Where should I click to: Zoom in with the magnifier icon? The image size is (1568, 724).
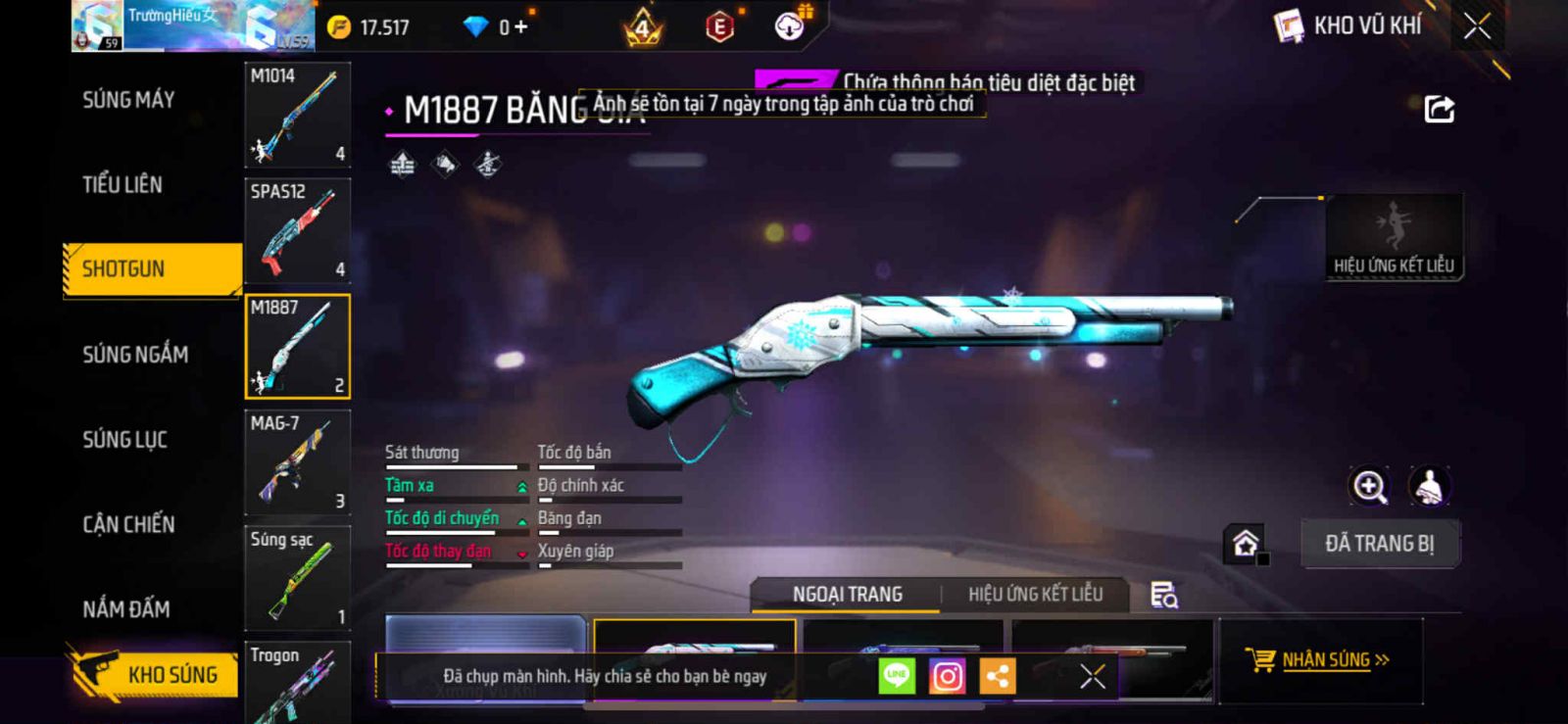tap(1369, 486)
